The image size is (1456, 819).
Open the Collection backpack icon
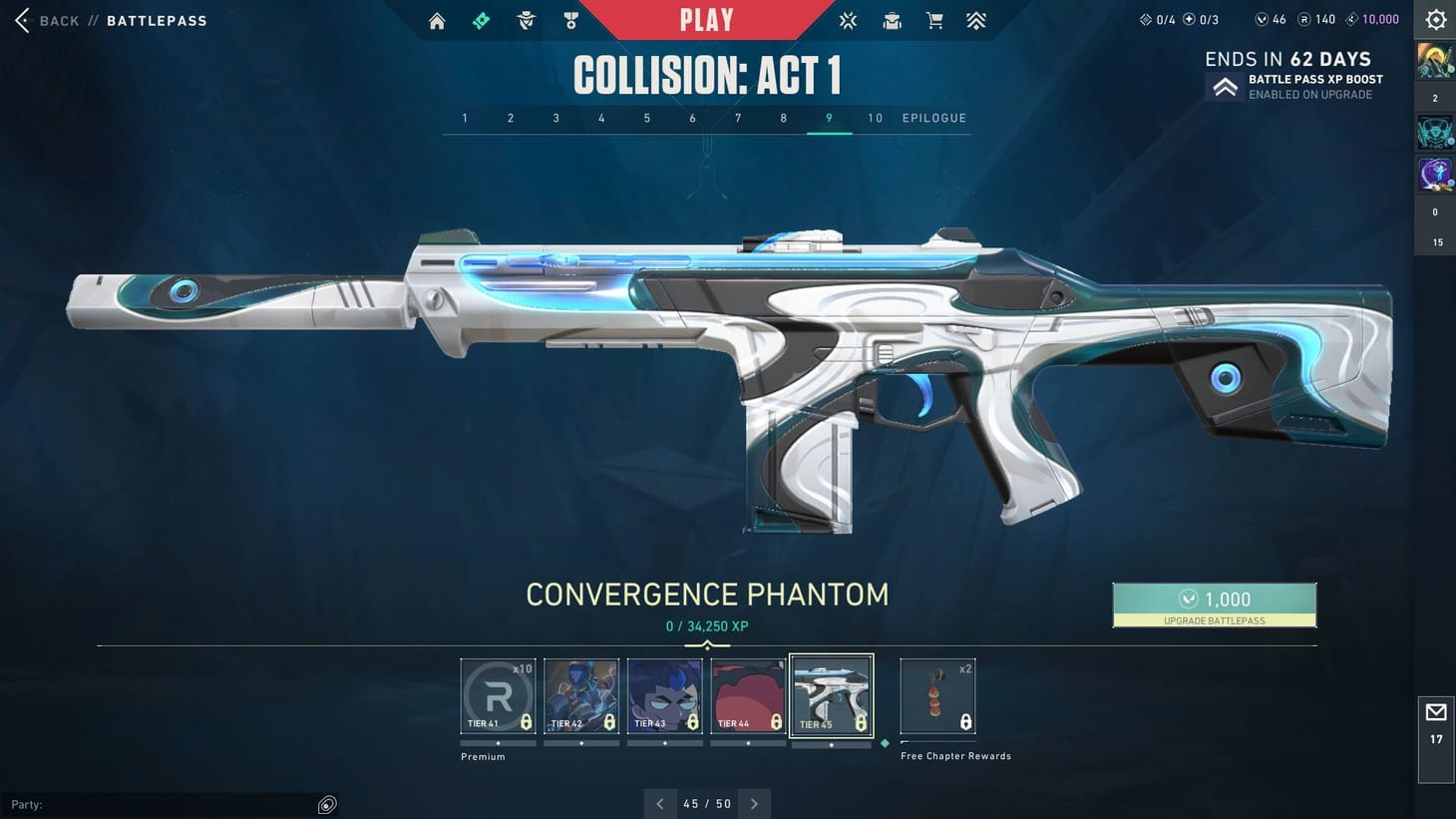[891, 20]
